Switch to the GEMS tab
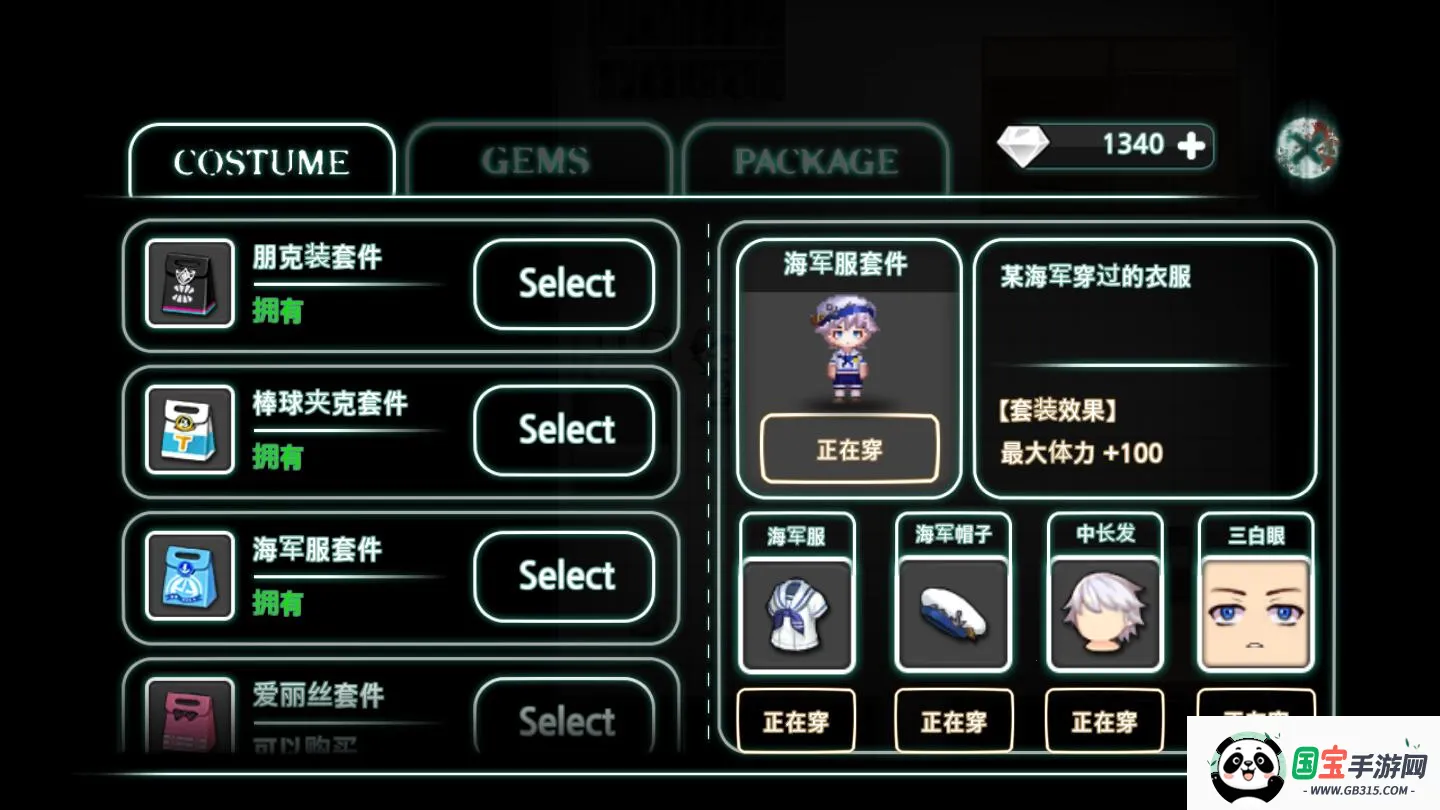 click(538, 157)
